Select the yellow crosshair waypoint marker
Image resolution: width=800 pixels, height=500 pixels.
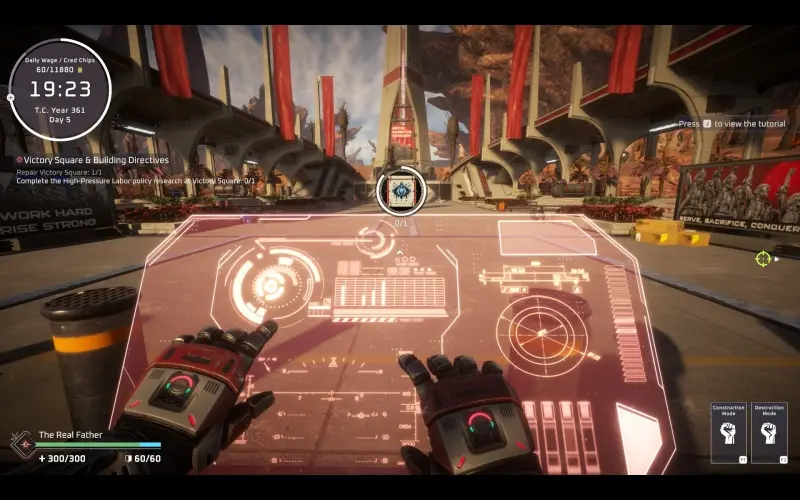[764, 258]
